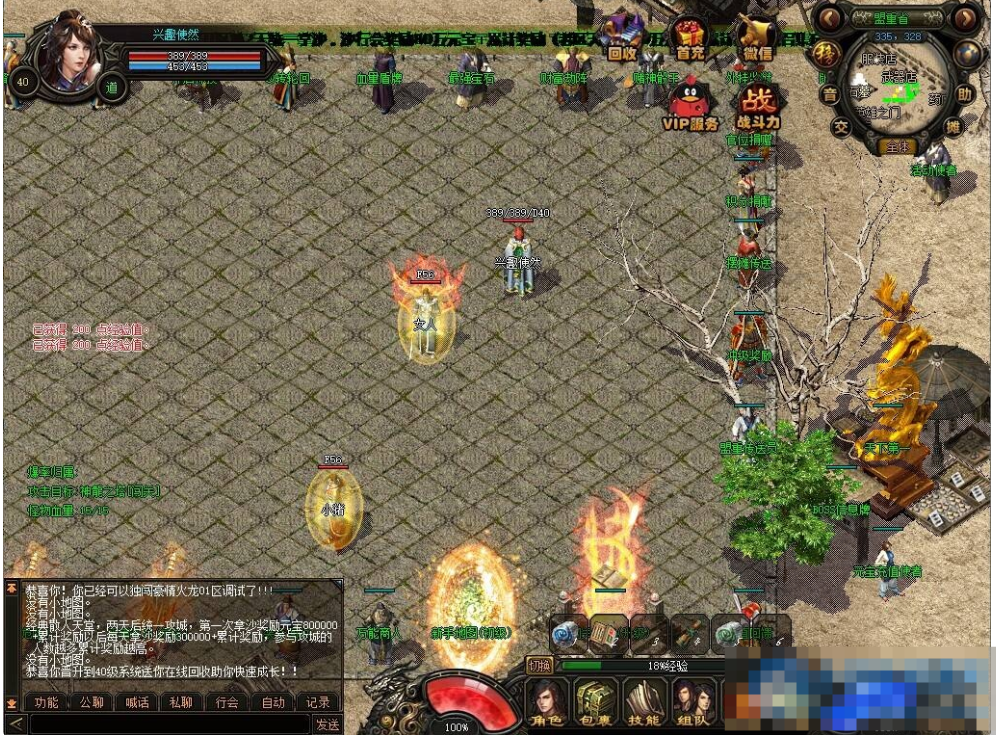Click the 发送 send button

[x=327, y=724]
